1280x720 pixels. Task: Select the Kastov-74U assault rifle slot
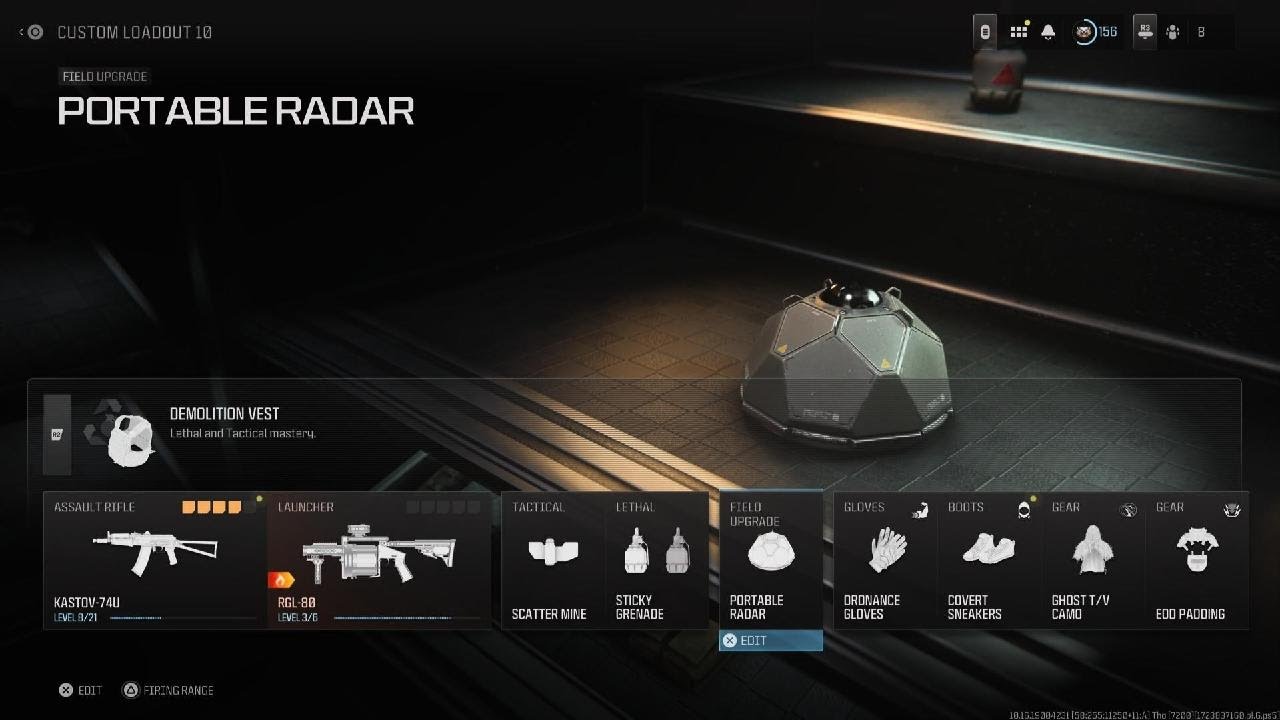pos(155,559)
